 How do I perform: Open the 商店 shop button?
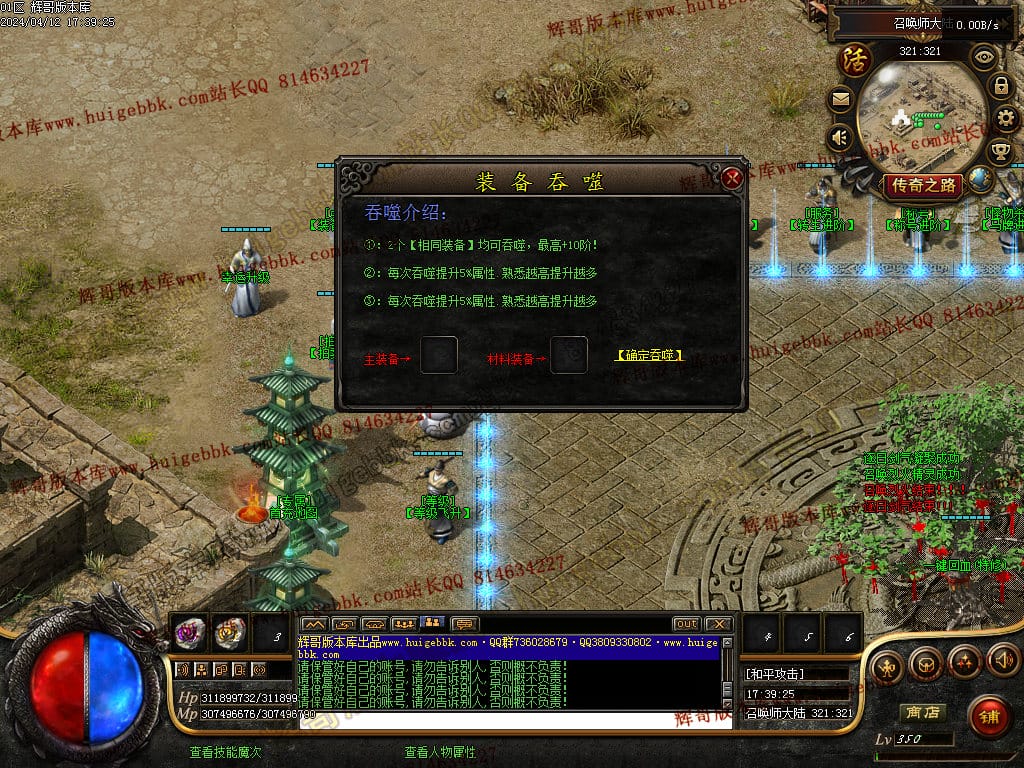922,713
